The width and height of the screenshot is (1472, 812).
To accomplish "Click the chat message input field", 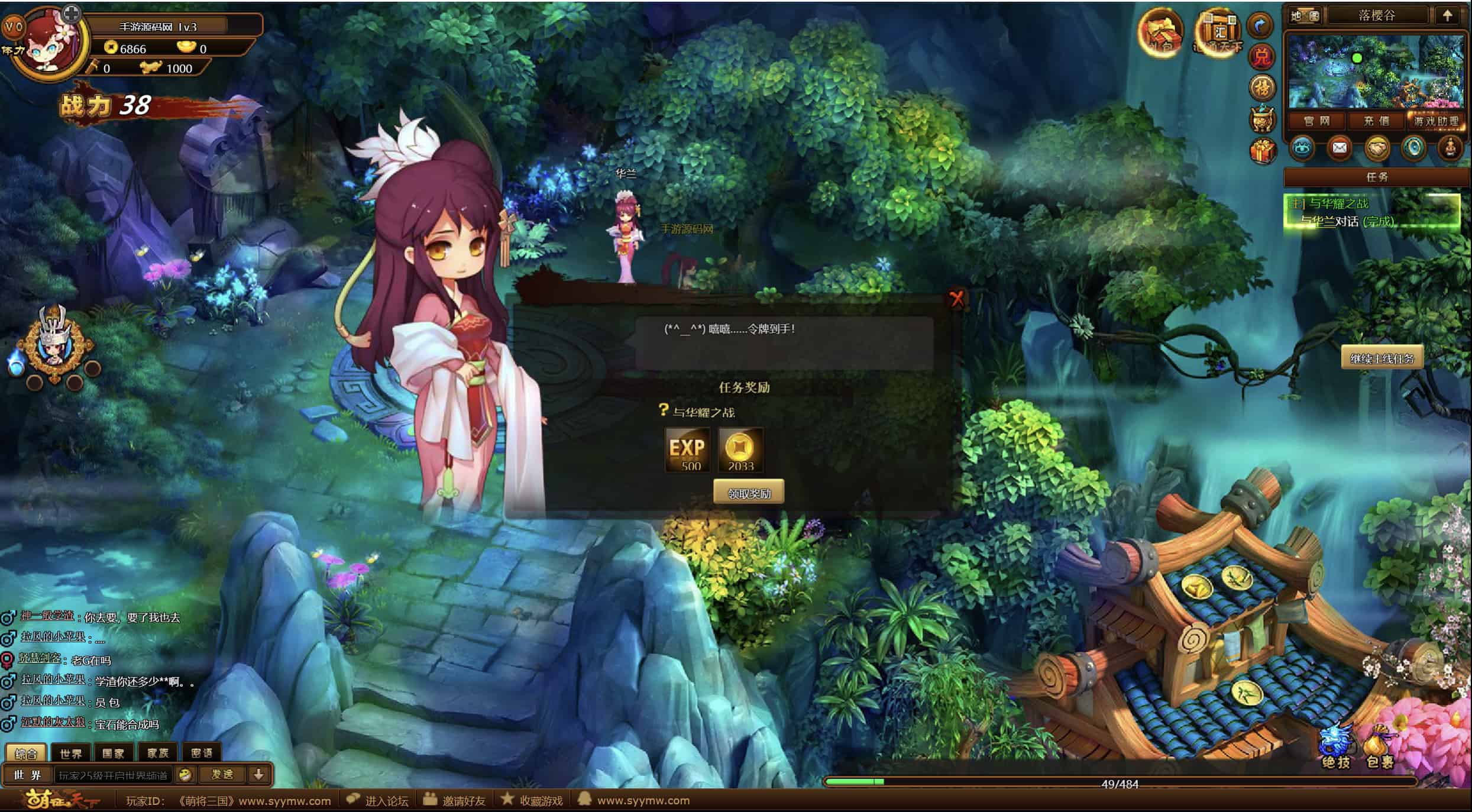I will pos(114,775).
